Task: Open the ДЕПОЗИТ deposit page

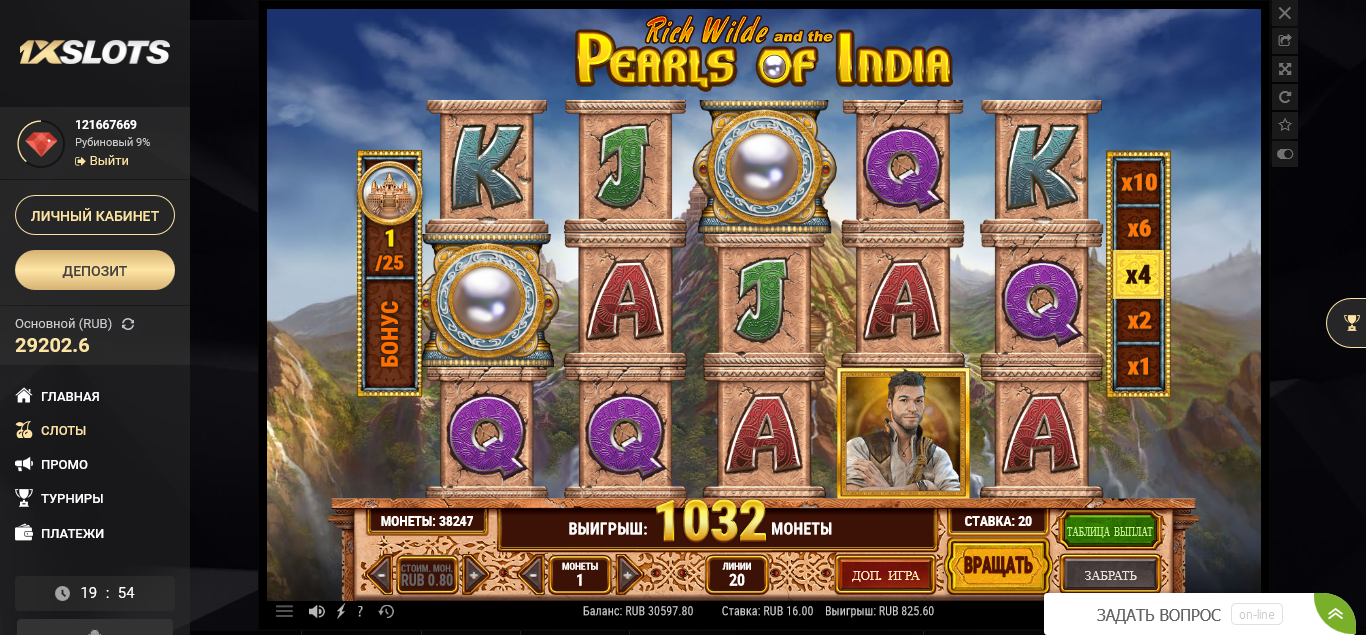Action: coord(95,270)
